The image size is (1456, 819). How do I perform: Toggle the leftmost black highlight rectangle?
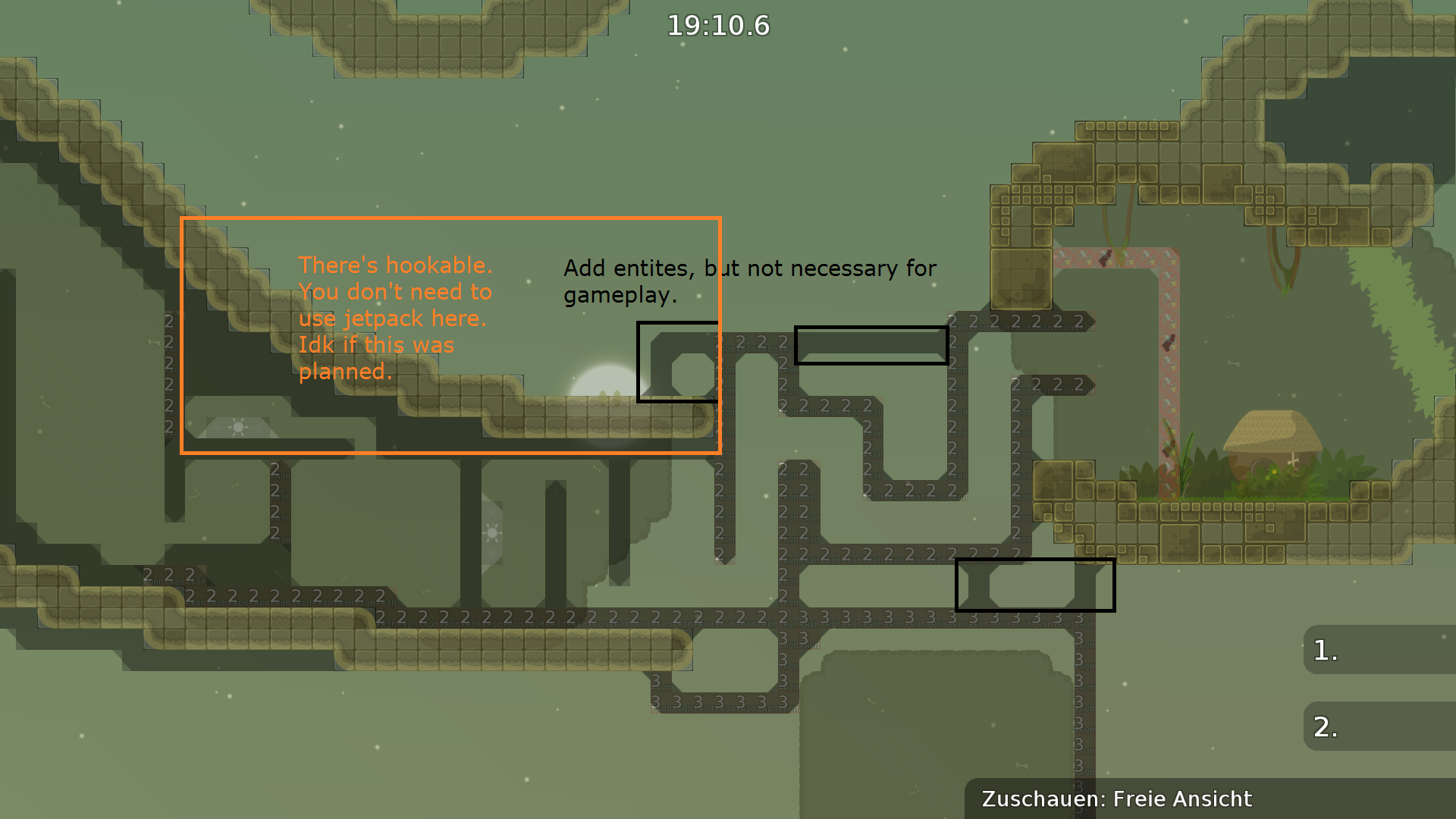tap(679, 360)
